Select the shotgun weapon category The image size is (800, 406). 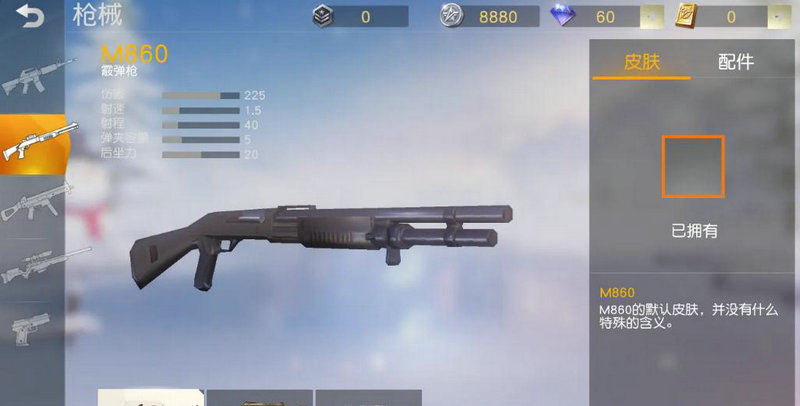coord(33,142)
